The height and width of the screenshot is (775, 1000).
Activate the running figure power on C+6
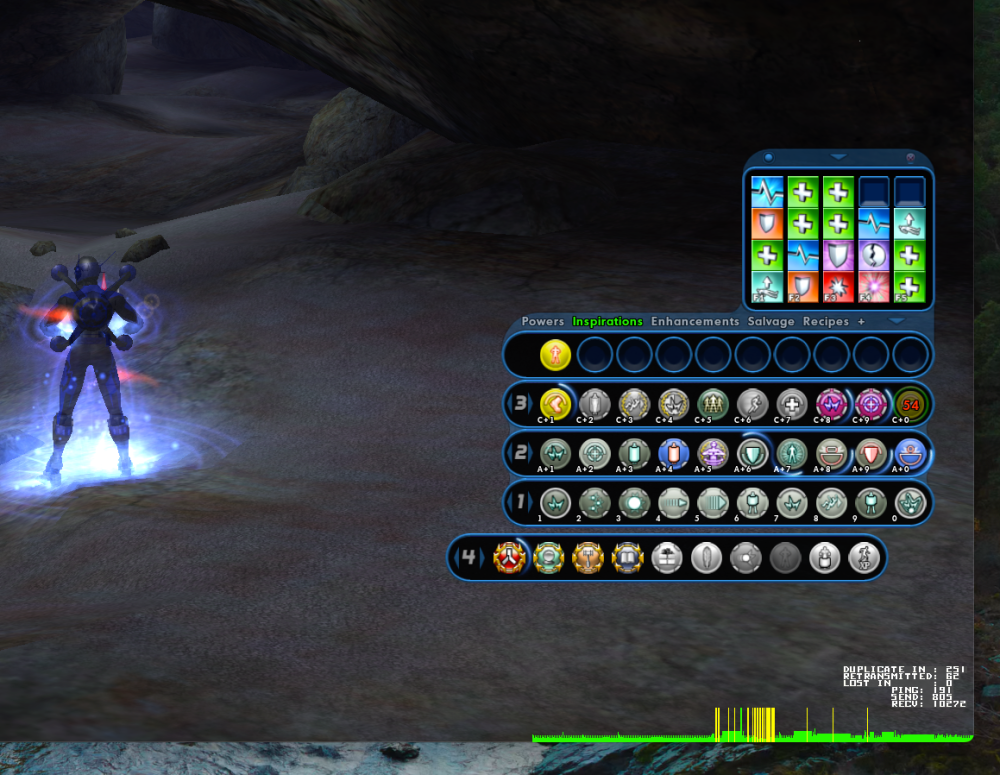(752, 403)
